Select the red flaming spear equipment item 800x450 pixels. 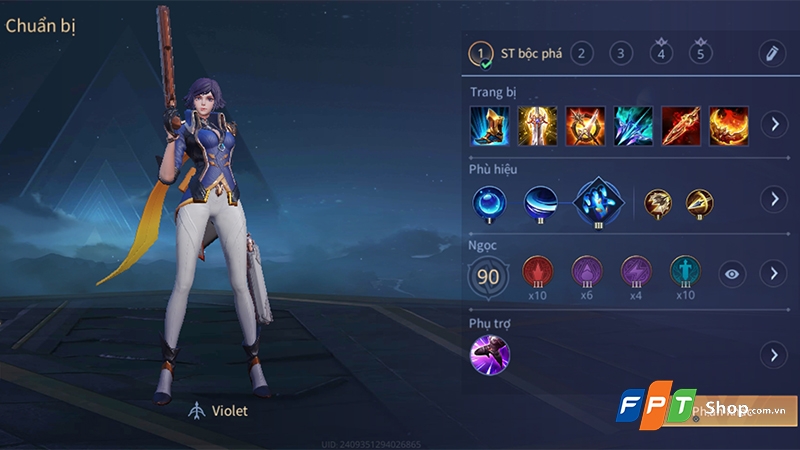(680, 125)
